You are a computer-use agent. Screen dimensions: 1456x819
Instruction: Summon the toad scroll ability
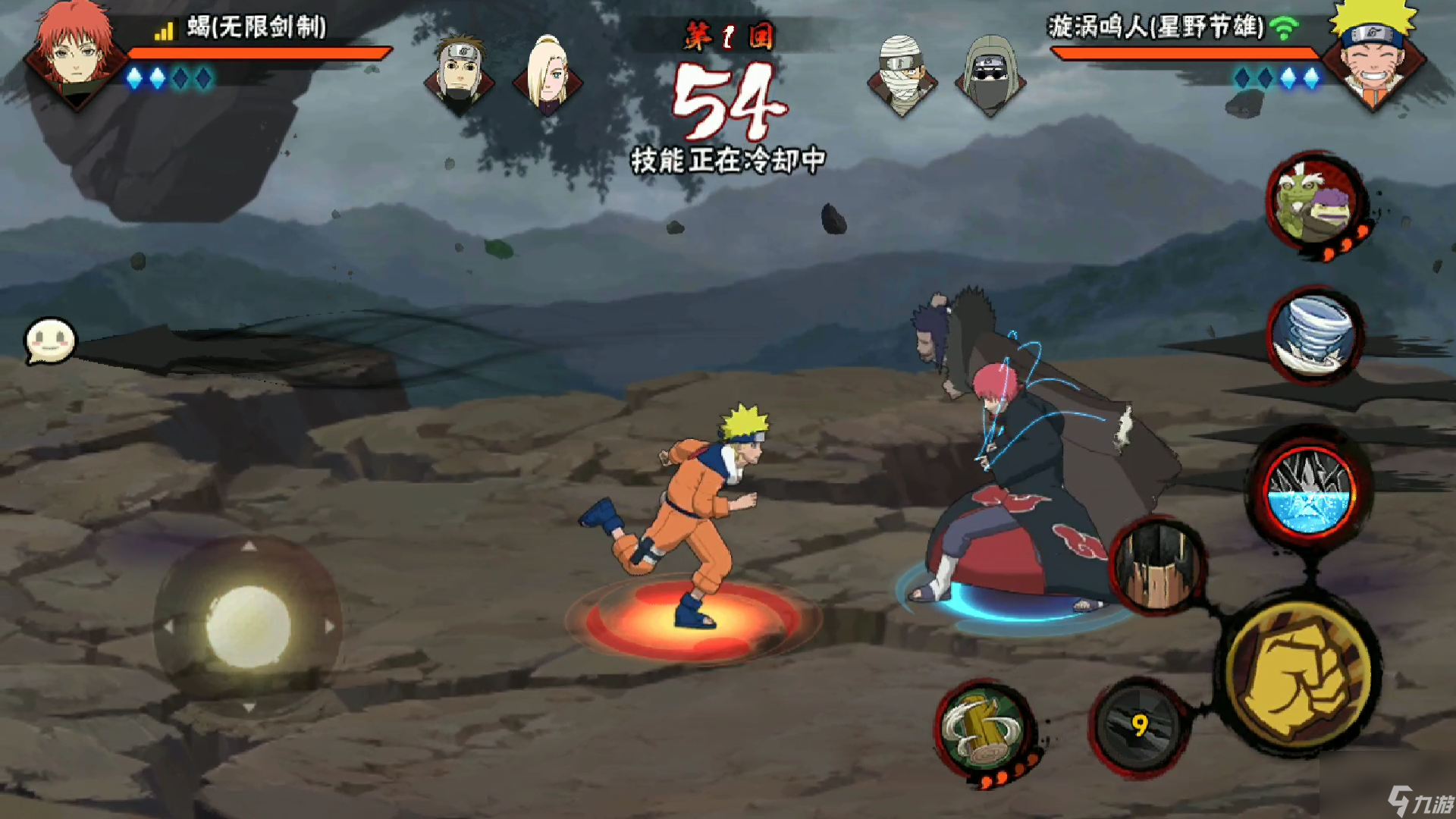1314,201
